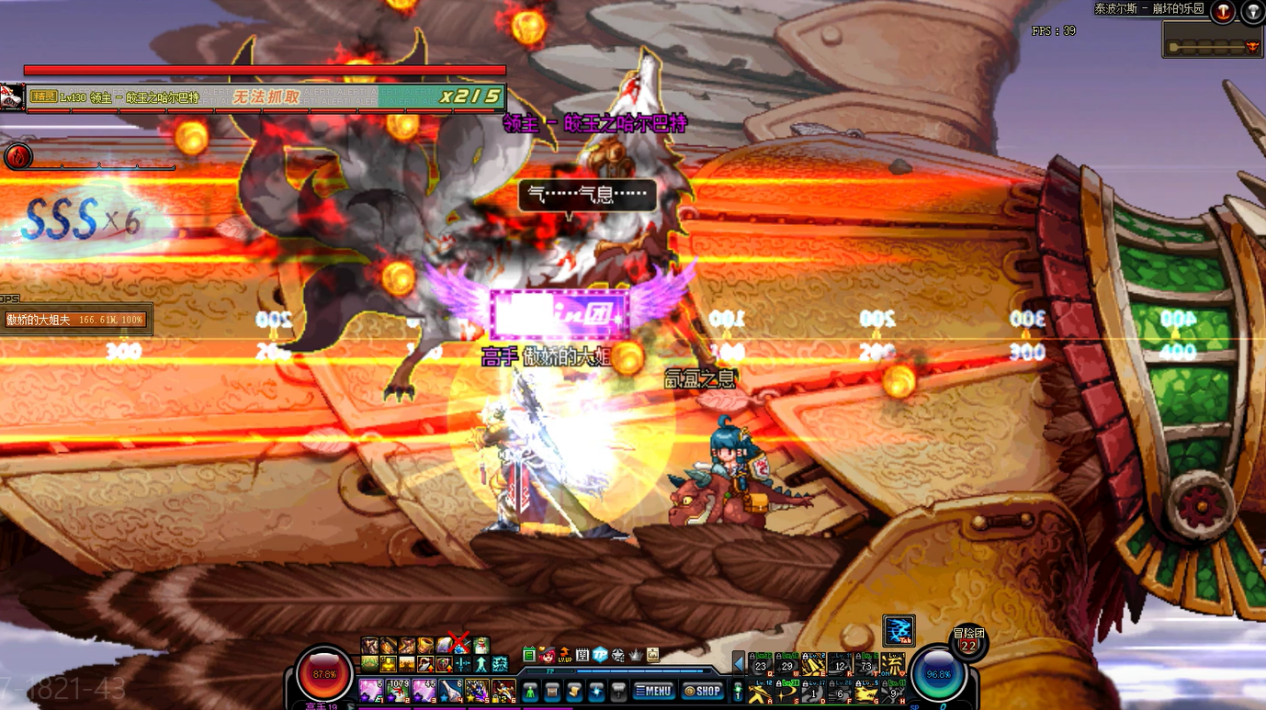Image resolution: width=1266 pixels, height=710 pixels.
Task: Select the boss portrait on the HP bar
Action: (x=13, y=97)
